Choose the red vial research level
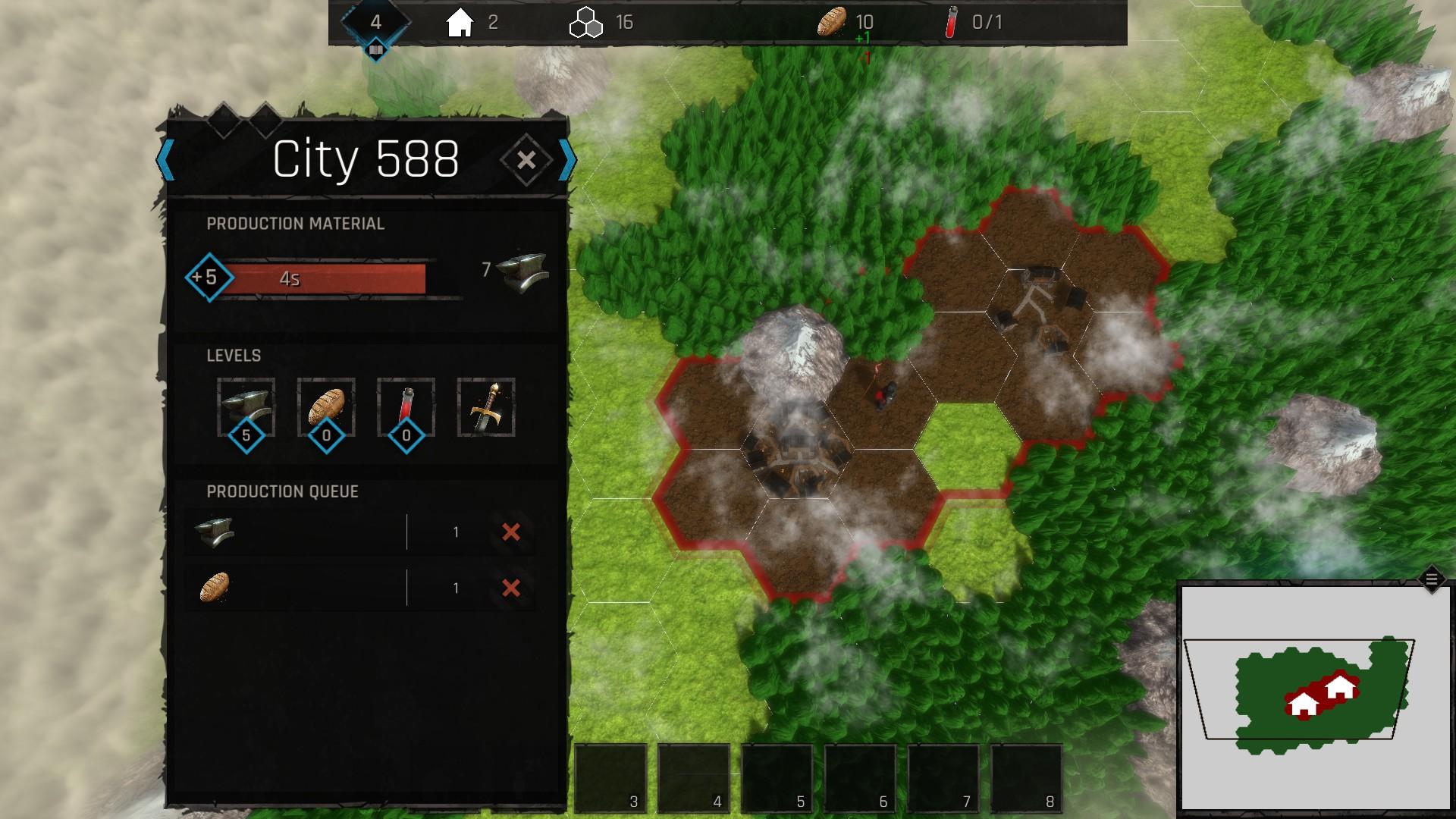Viewport: 1456px width, 819px height. coord(406,408)
